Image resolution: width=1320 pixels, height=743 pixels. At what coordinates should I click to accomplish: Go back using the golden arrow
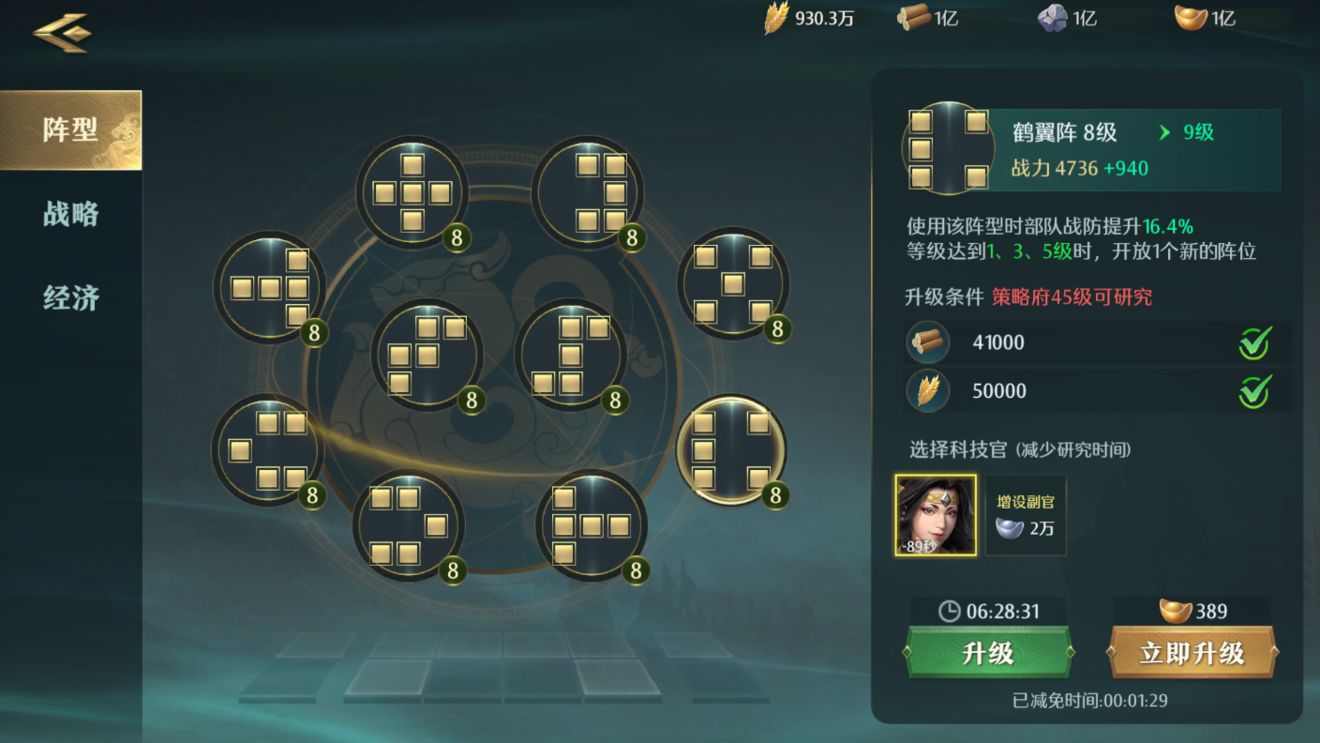click(62, 32)
